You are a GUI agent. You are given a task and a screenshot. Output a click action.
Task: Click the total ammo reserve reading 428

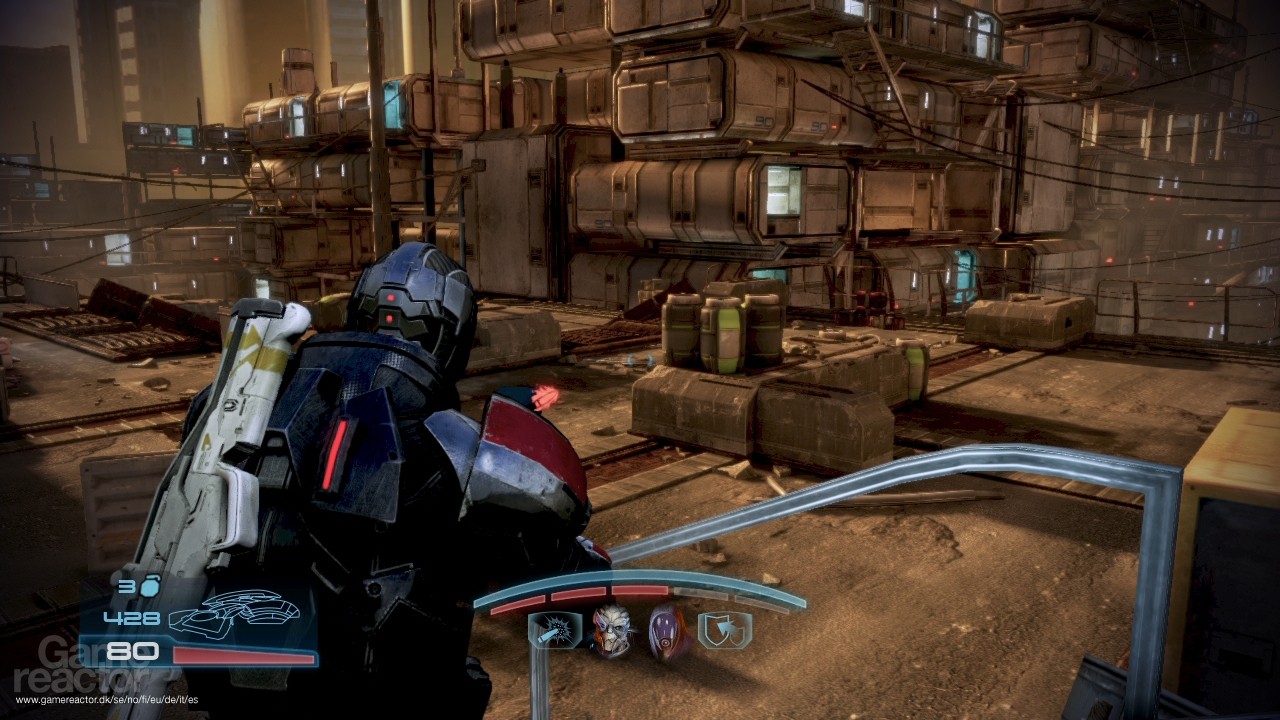[131, 619]
